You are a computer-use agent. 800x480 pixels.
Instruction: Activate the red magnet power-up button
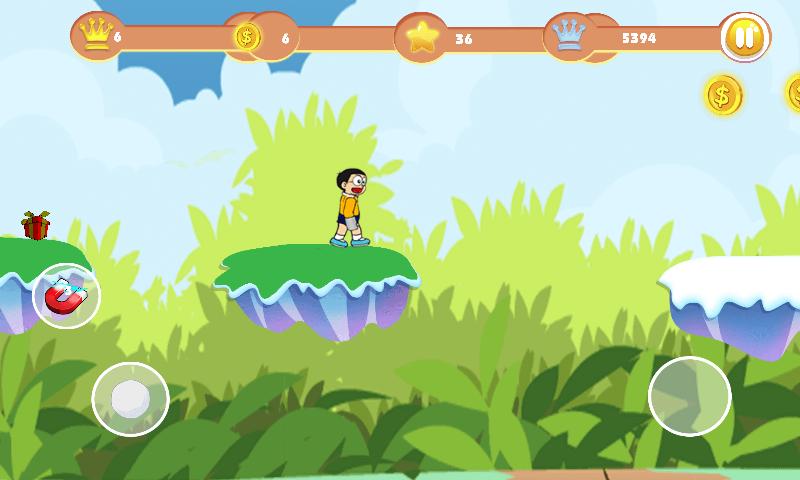point(66,296)
